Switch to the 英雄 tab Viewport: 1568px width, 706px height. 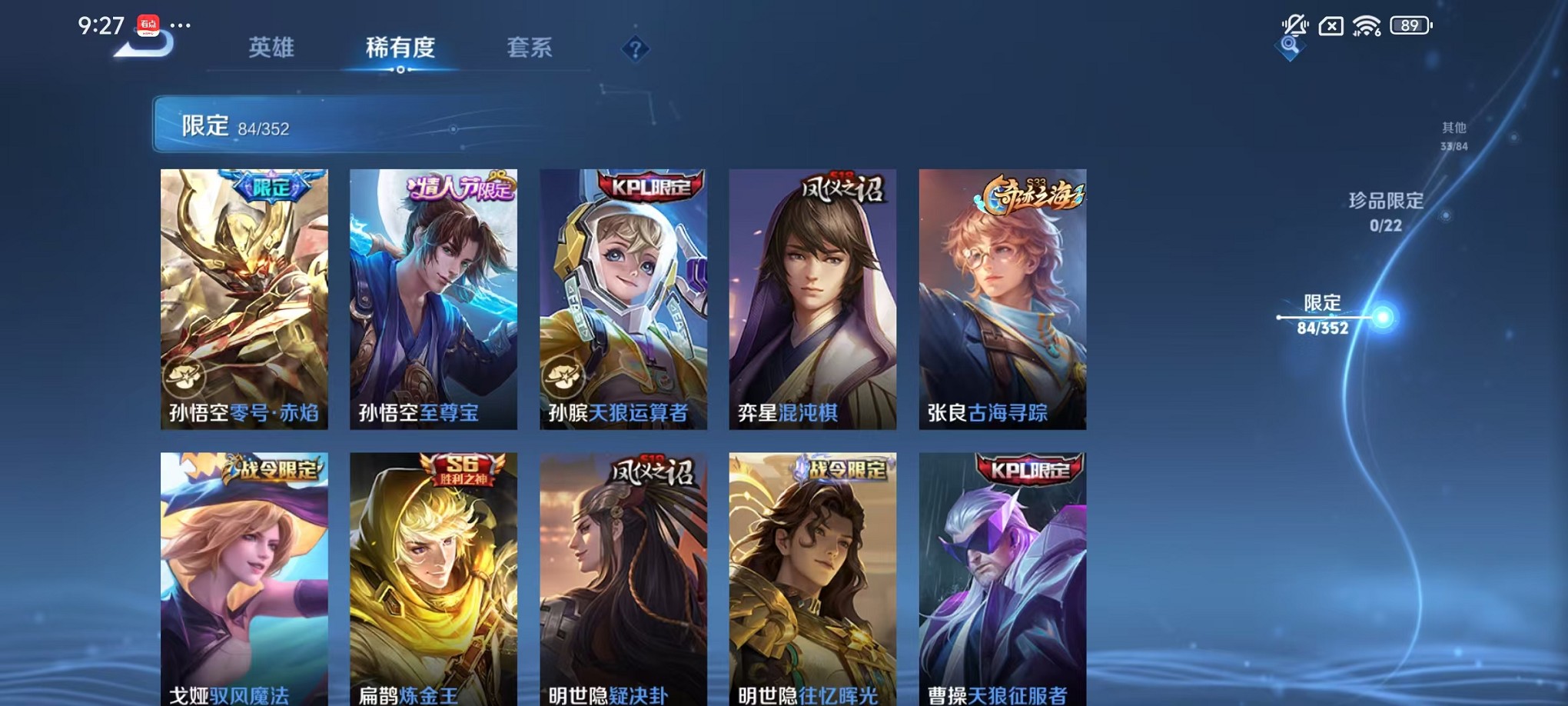(x=271, y=48)
